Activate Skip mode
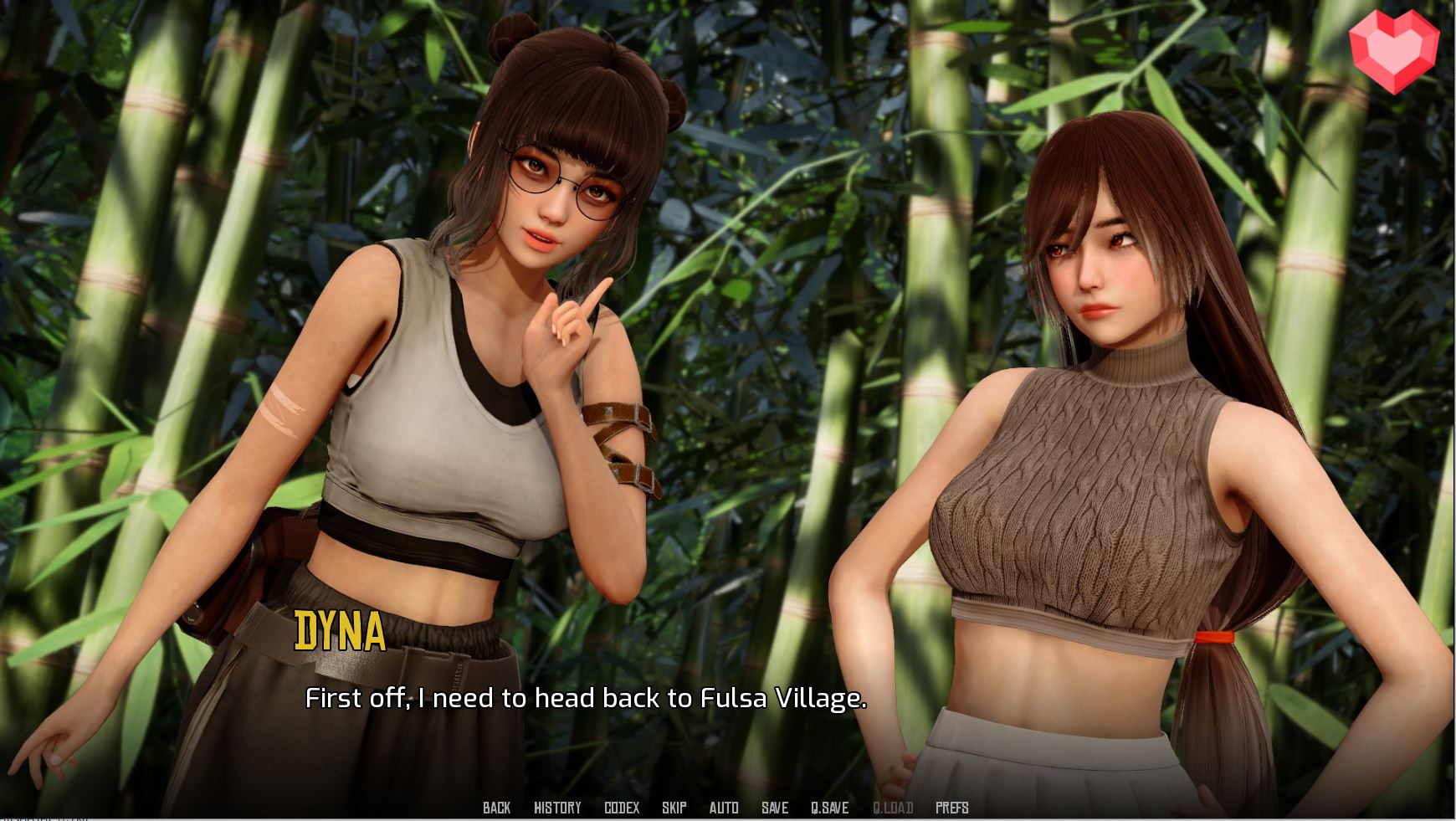Screen dimensions: 1456x821 (x=674, y=808)
